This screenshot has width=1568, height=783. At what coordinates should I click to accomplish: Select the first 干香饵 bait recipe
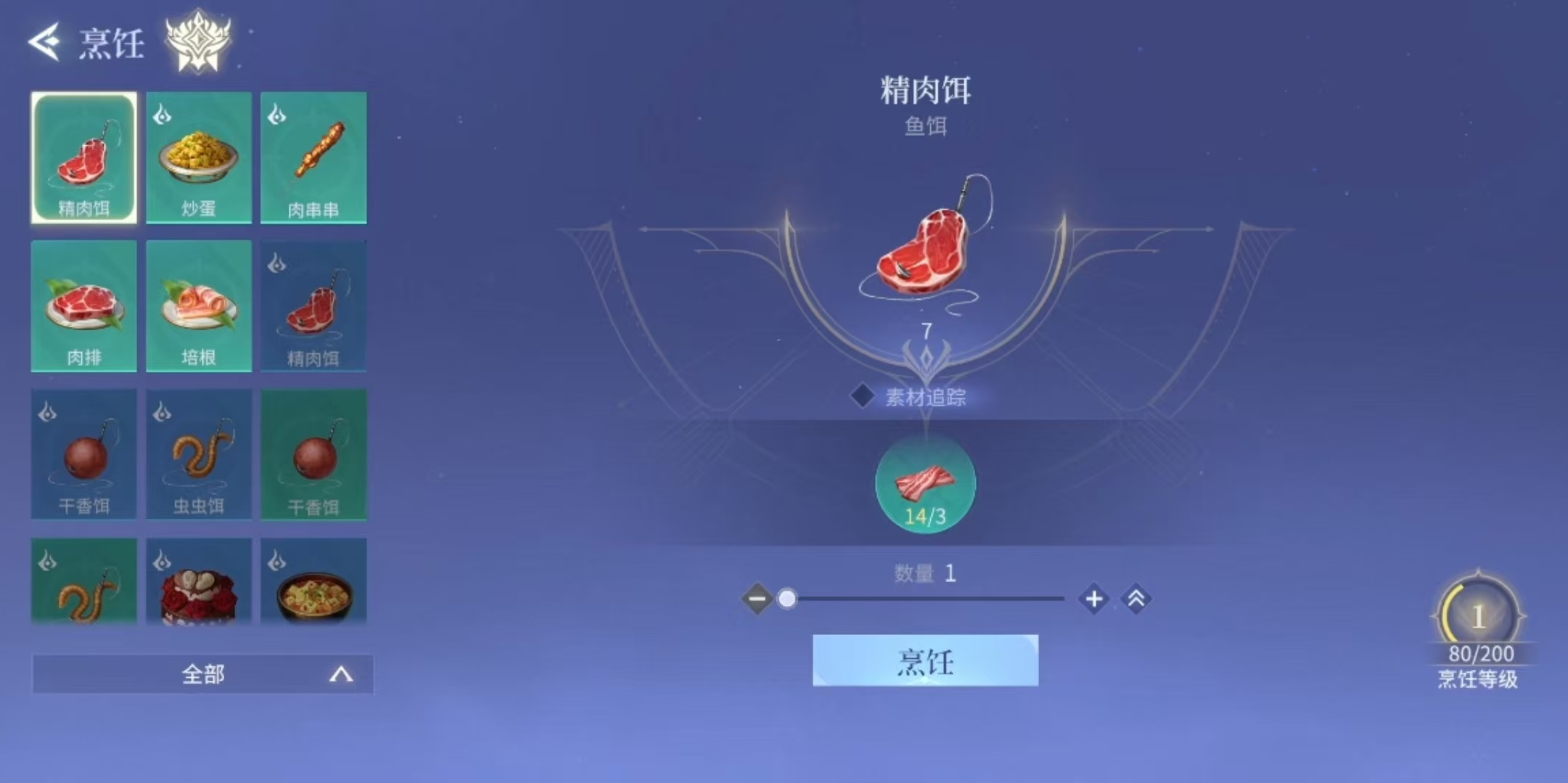pyautogui.click(x=83, y=454)
